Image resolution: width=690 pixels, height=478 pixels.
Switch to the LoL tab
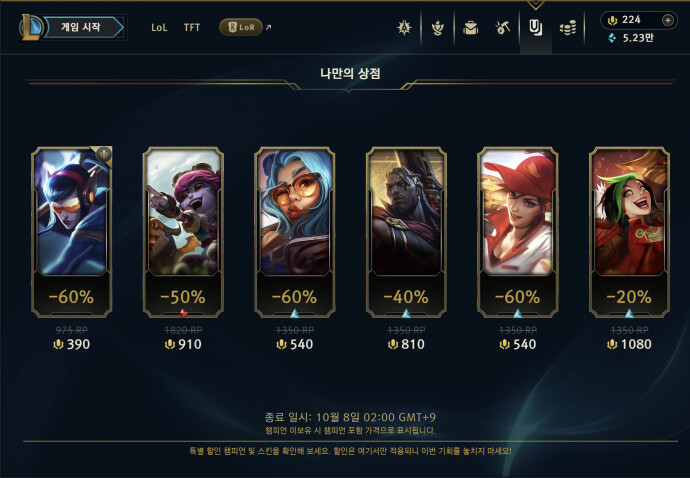click(160, 27)
